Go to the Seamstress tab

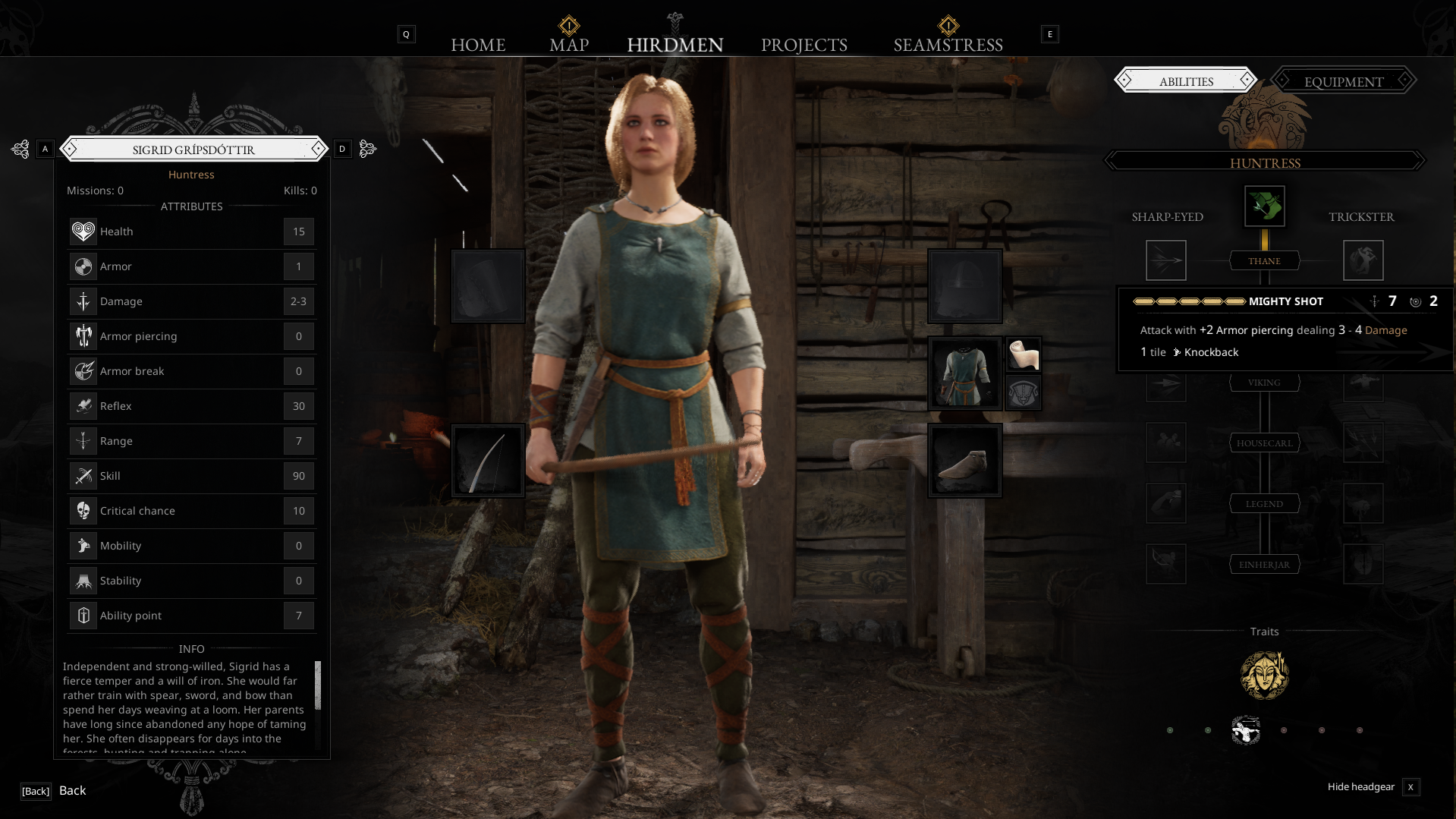point(948,45)
